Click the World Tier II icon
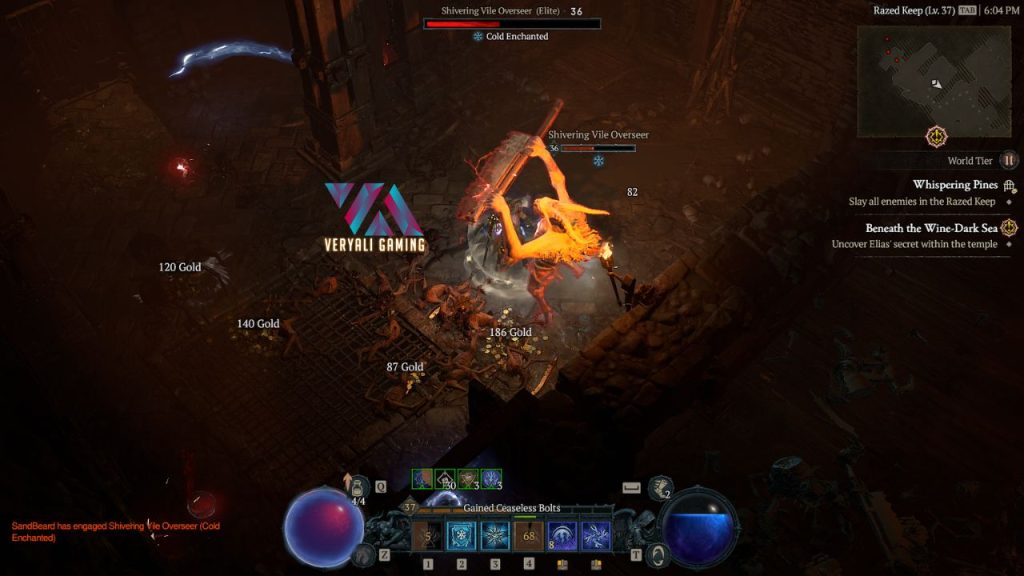Image resolution: width=1024 pixels, height=576 pixels. click(x=1009, y=160)
